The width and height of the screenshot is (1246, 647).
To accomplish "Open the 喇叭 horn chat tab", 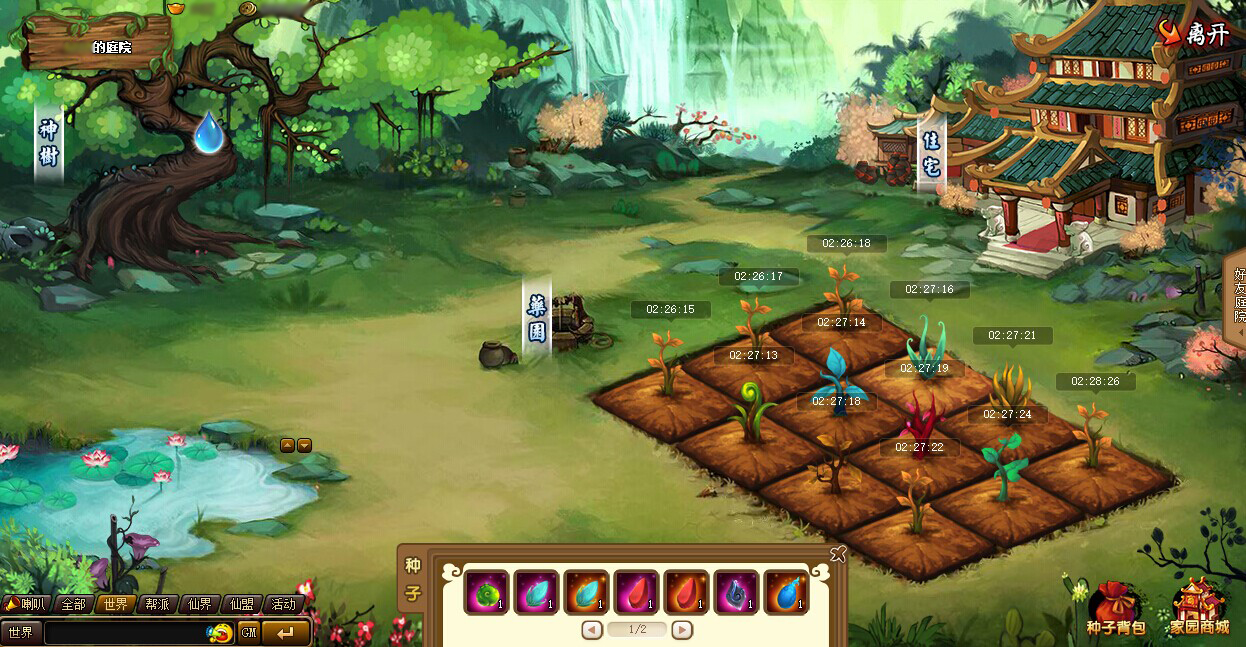I will coord(27,604).
